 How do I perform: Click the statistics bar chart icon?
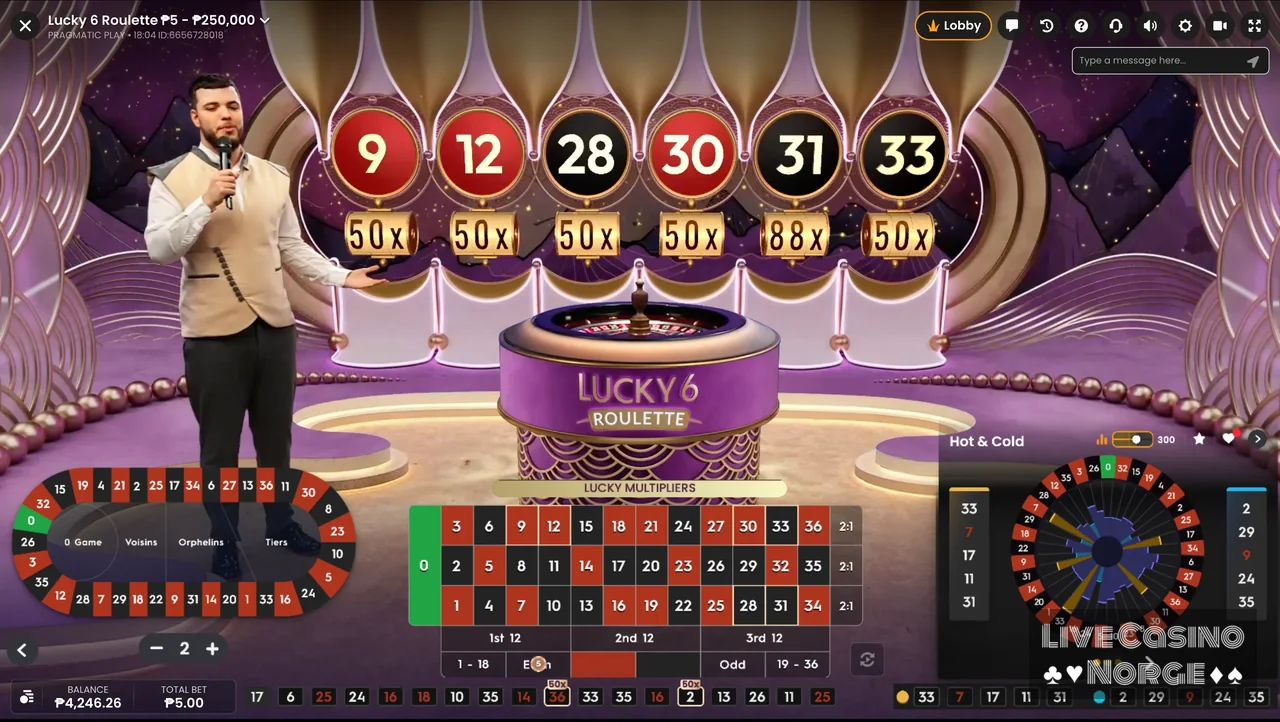click(x=1101, y=439)
